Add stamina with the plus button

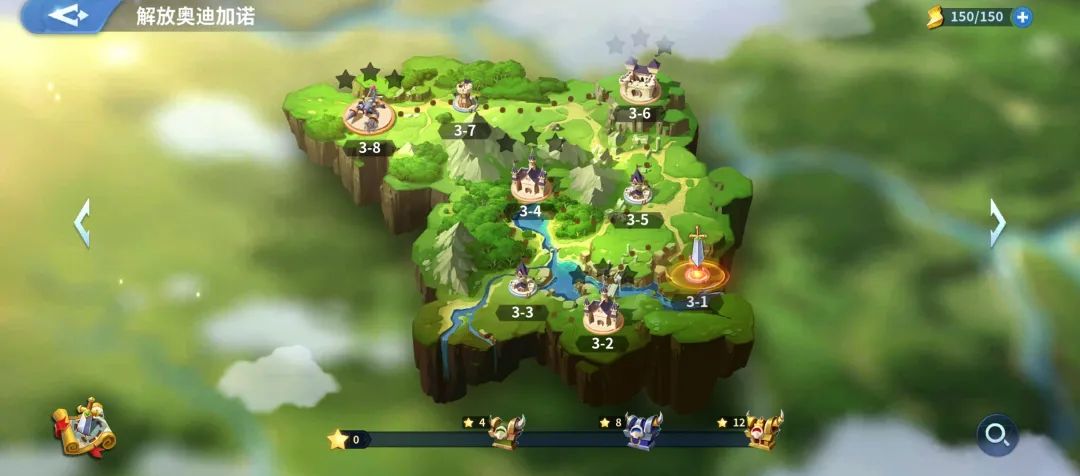tap(1022, 17)
